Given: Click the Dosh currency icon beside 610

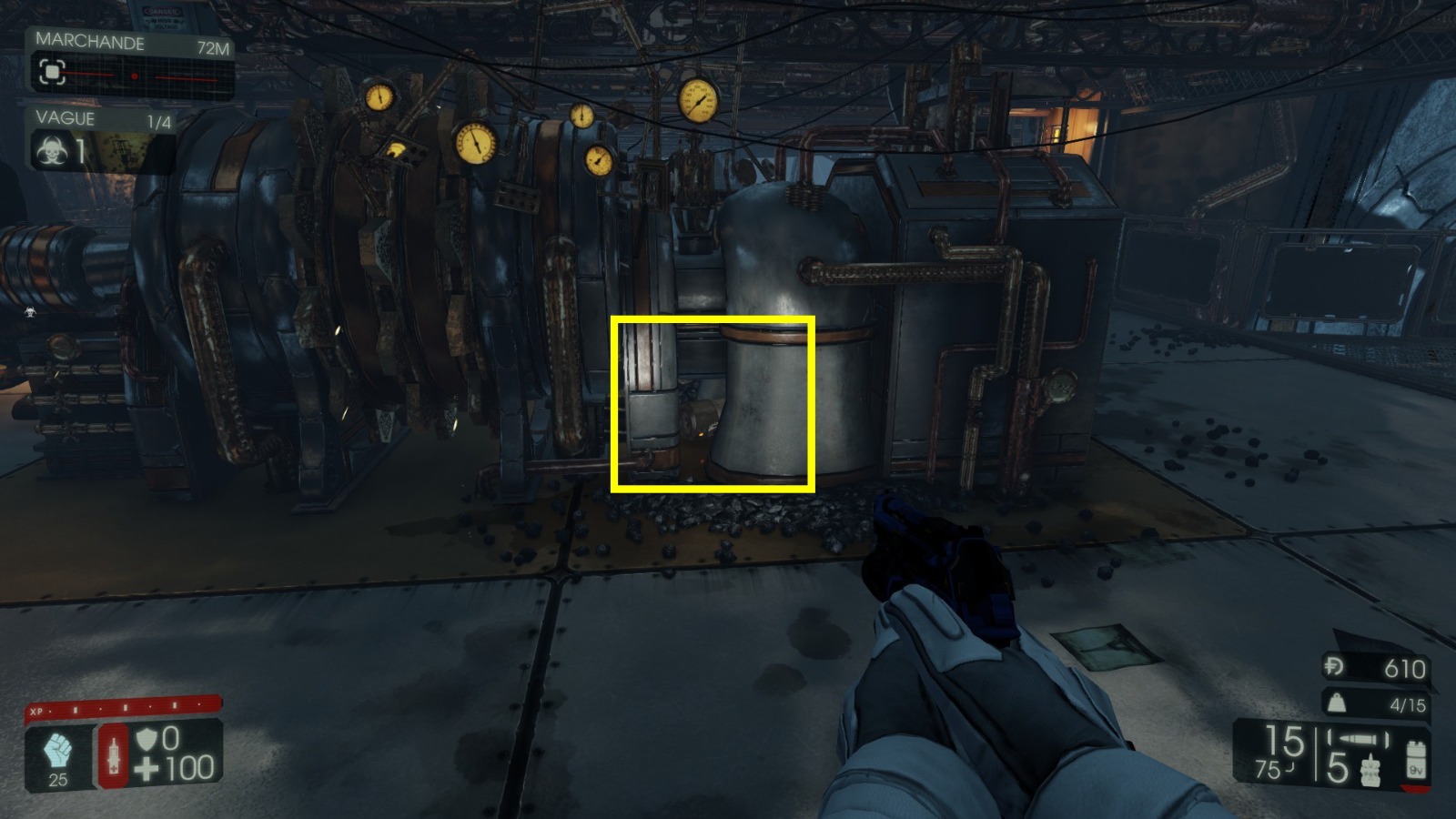Looking at the screenshot, I should pyautogui.click(x=1333, y=665).
